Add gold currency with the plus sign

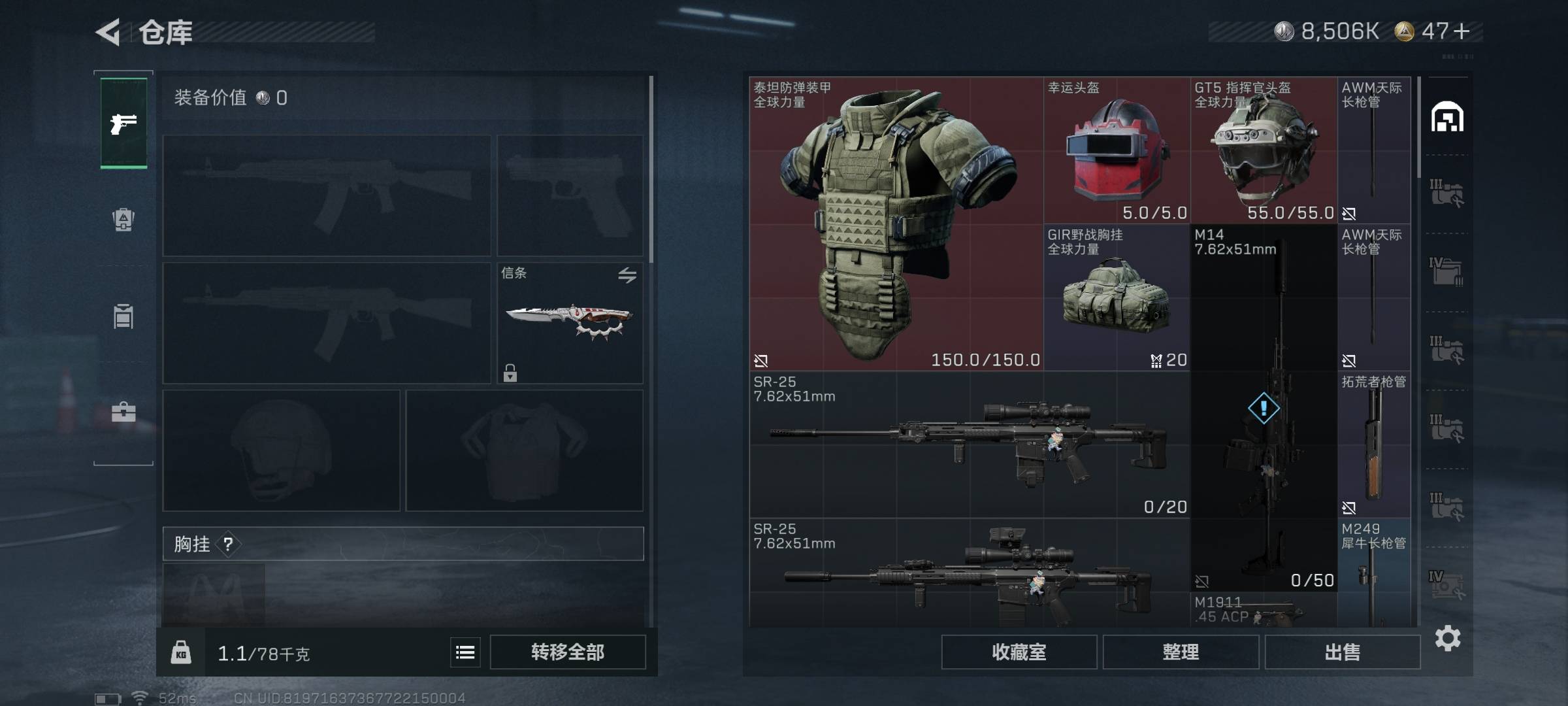coord(1462,31)
